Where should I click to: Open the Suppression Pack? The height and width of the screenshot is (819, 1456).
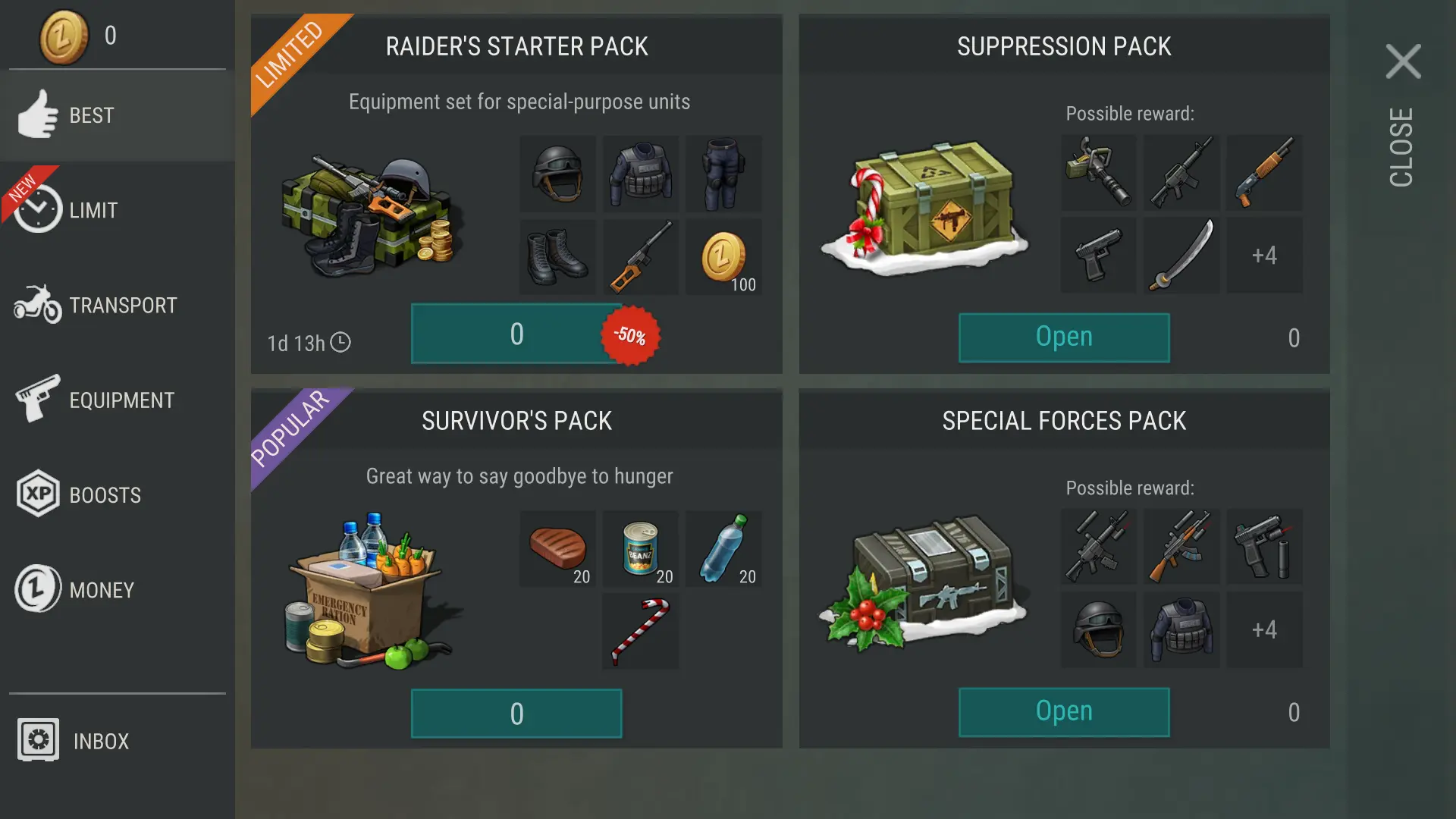pos(1063,337)
